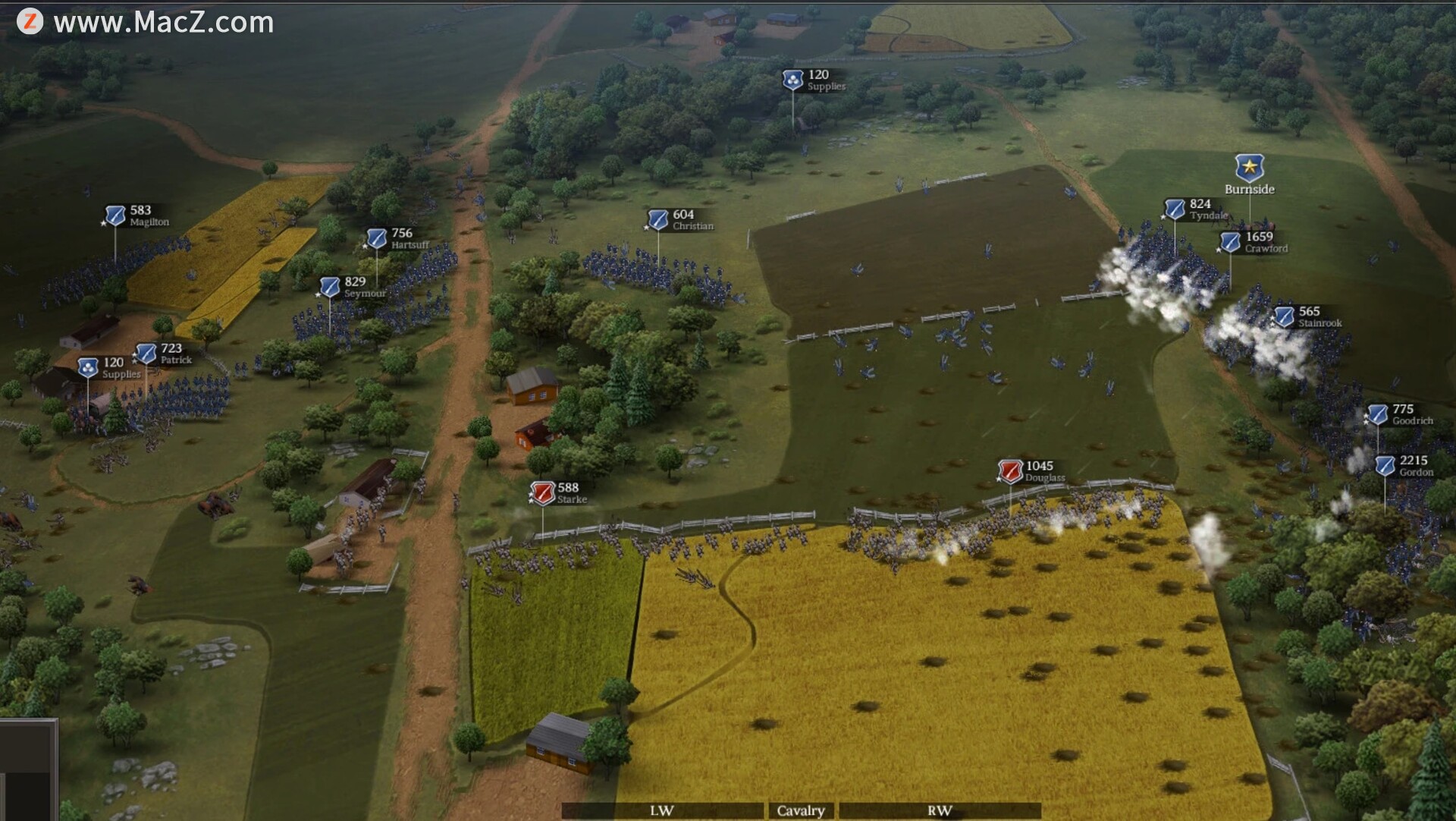Image resolution: width=1456 pixels, height=821 pixels.
Task: Switch to the Cavalry tab
Action: tap(800, 810)
